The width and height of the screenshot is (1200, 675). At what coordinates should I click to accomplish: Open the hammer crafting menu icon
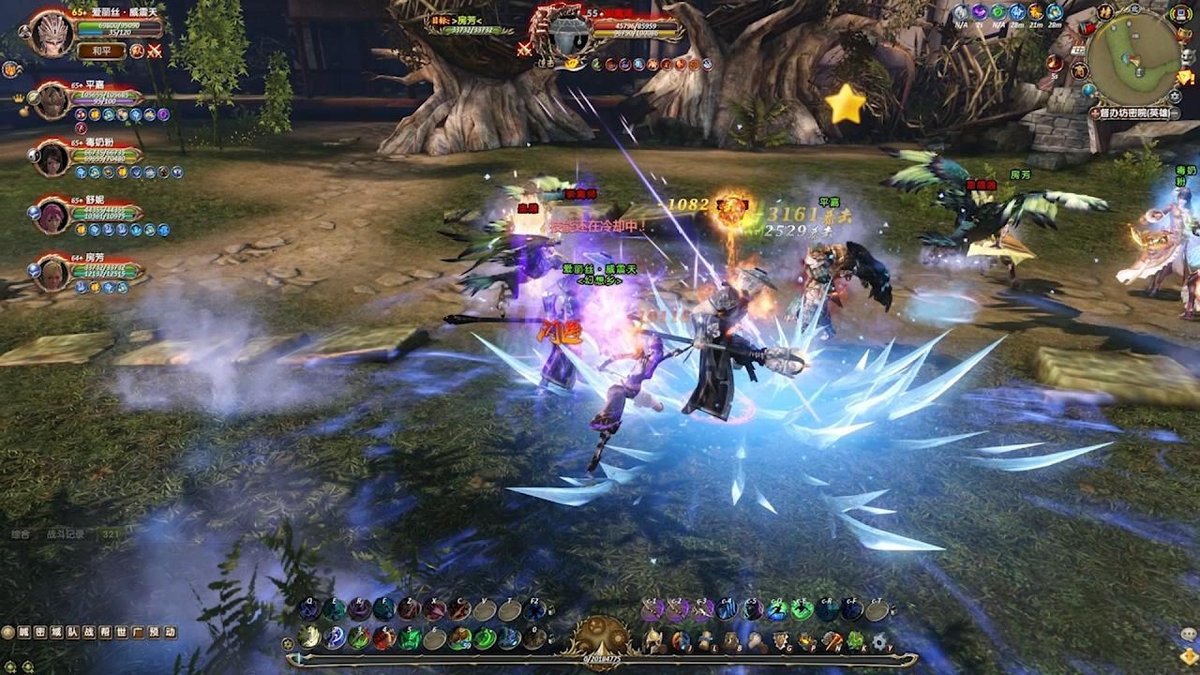tap(831, 641)
